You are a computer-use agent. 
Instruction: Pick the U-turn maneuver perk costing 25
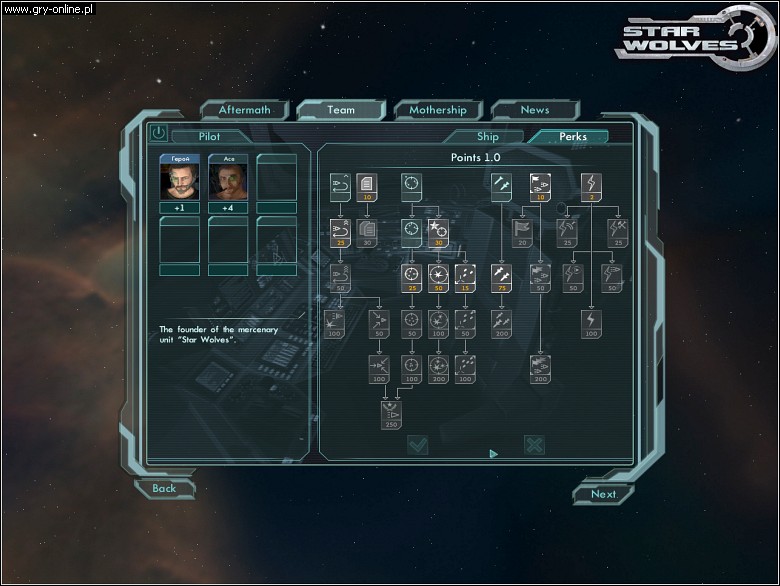tap(341, 233)
